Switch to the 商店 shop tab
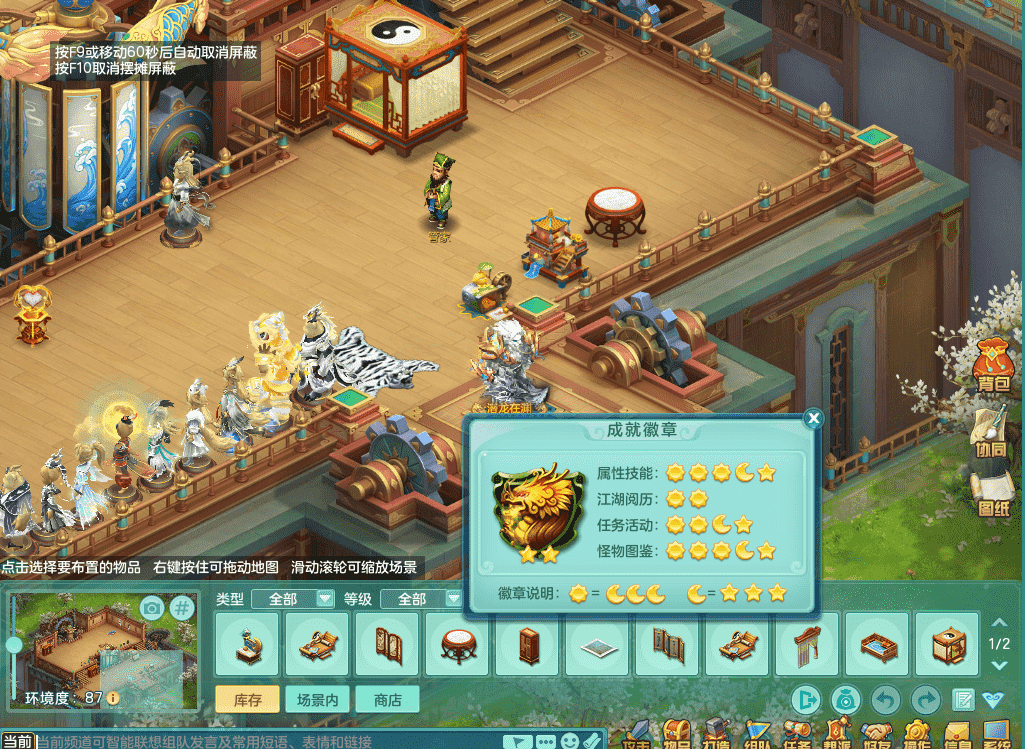 [387, 700]
